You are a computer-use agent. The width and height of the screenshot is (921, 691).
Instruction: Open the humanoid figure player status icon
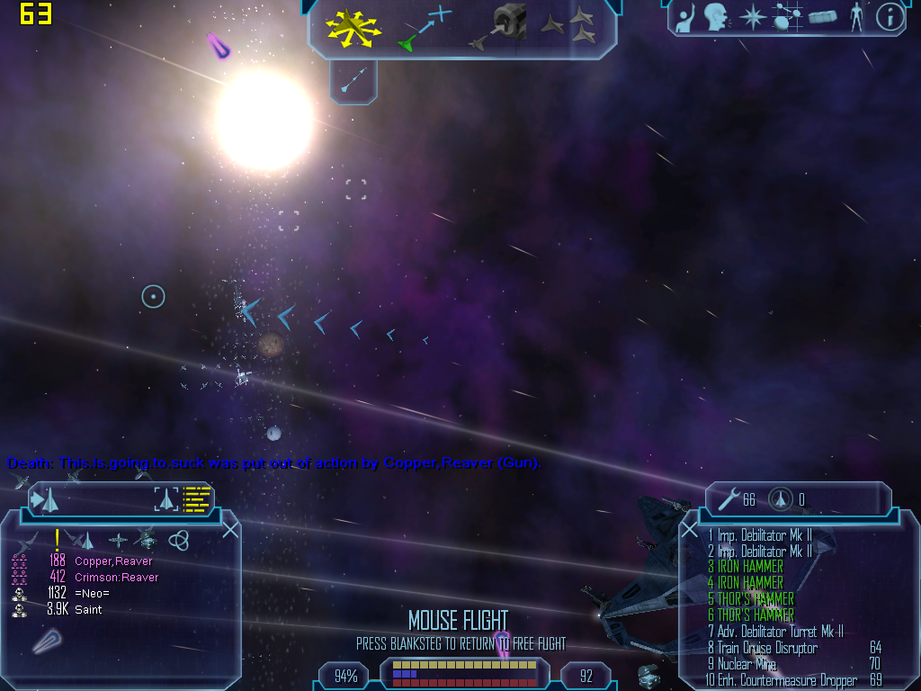click(855, 17)
